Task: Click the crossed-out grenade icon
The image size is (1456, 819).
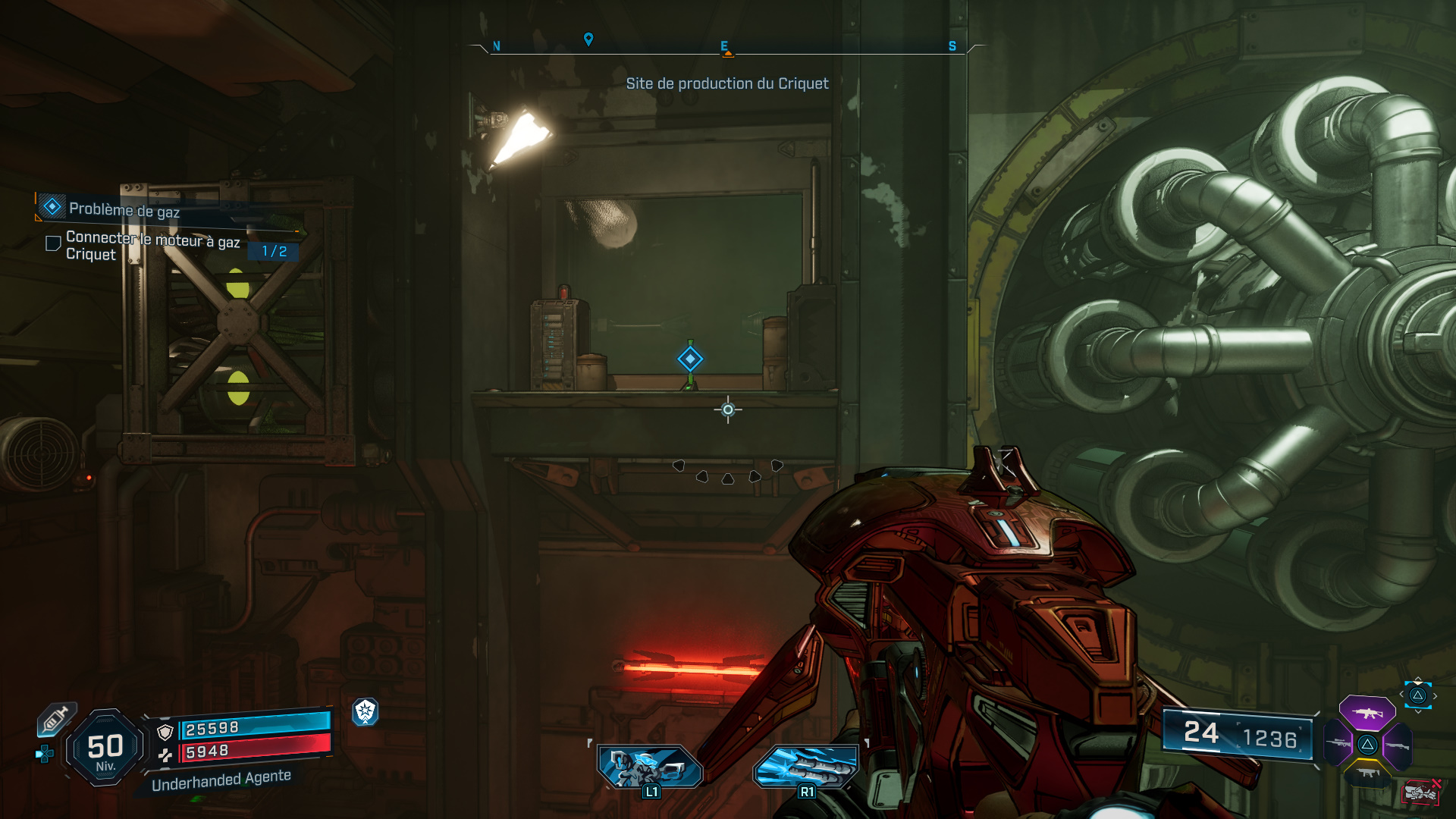Action: click(x=1420, y=792)
